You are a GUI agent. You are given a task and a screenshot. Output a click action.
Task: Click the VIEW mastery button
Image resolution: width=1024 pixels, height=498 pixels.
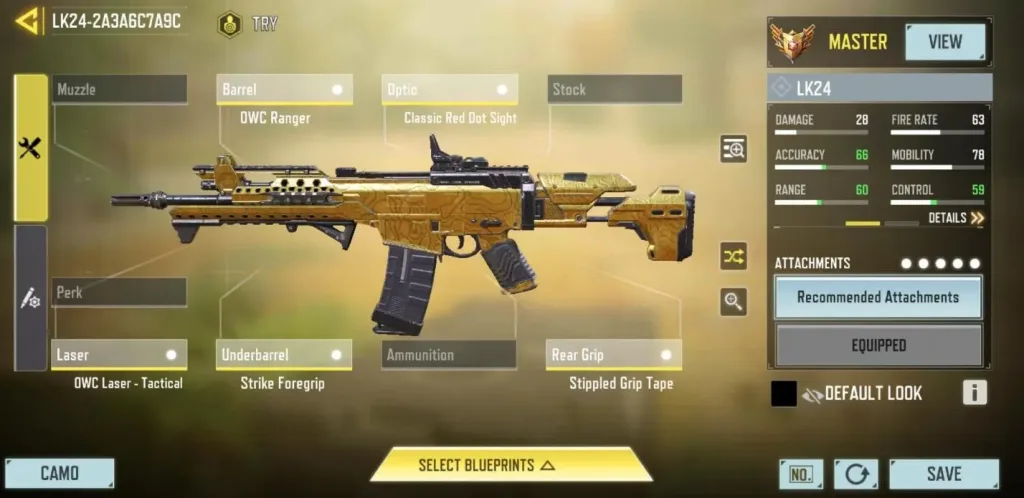(944, 42)
